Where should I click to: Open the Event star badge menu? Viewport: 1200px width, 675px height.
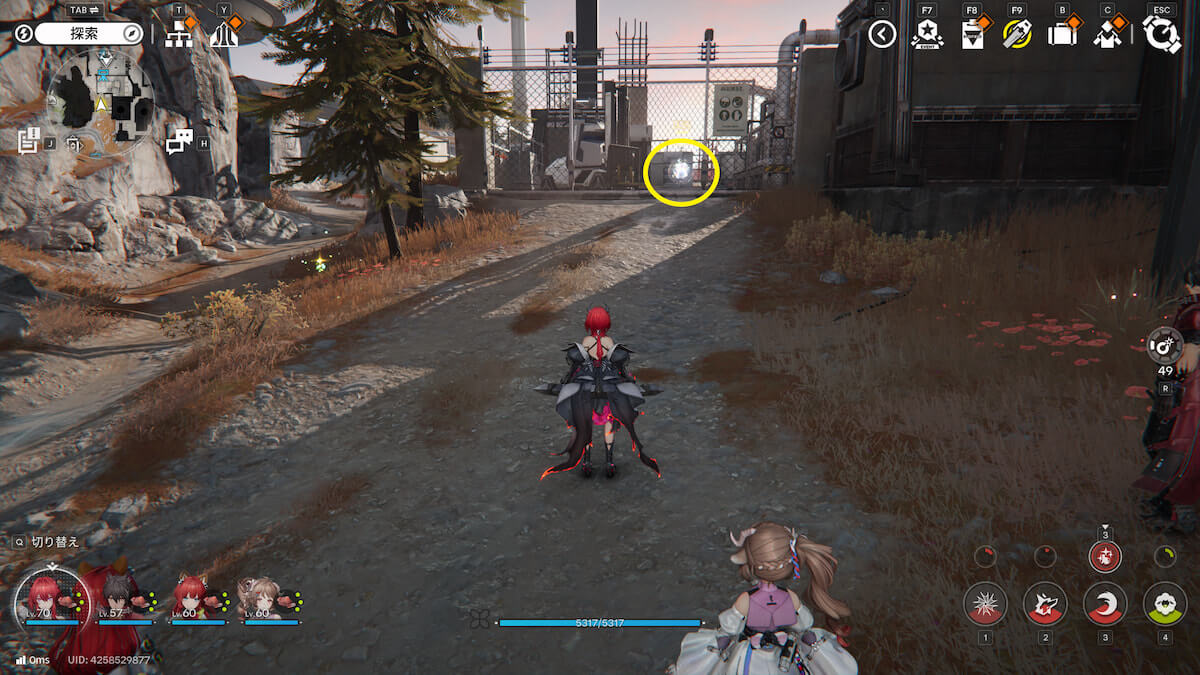[x=927, y=35]
